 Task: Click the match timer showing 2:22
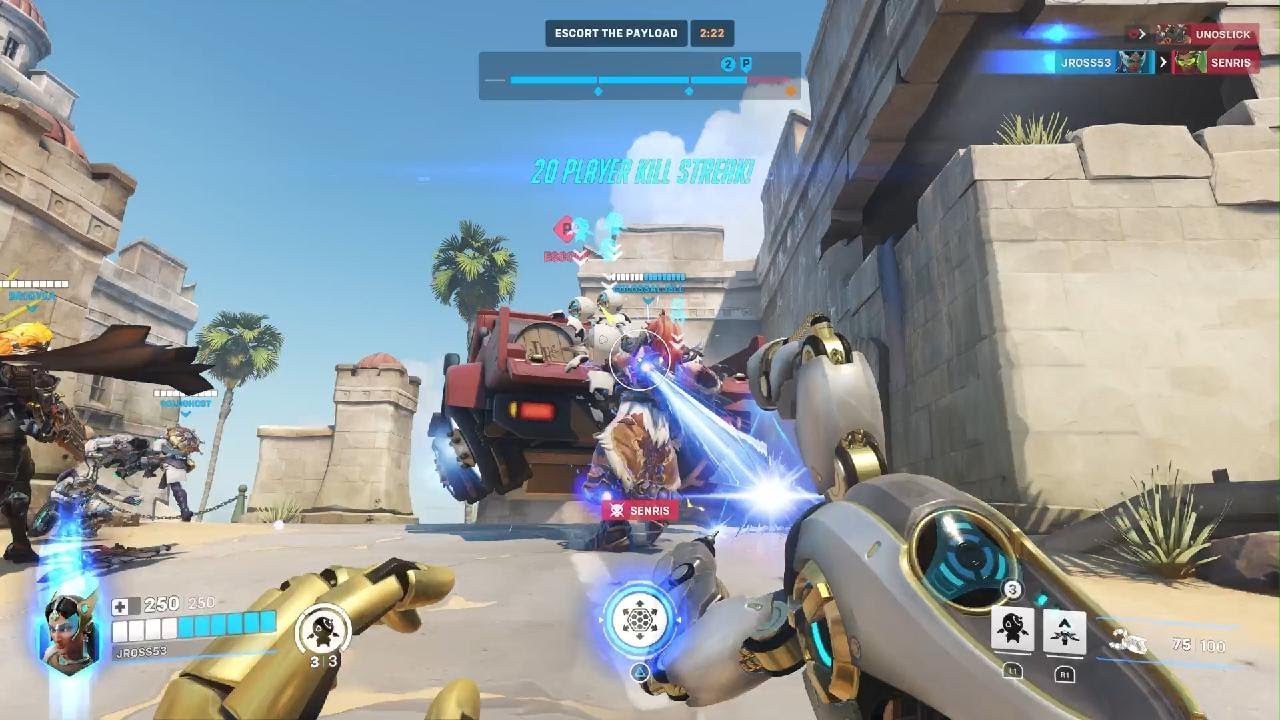click(713, 33)
